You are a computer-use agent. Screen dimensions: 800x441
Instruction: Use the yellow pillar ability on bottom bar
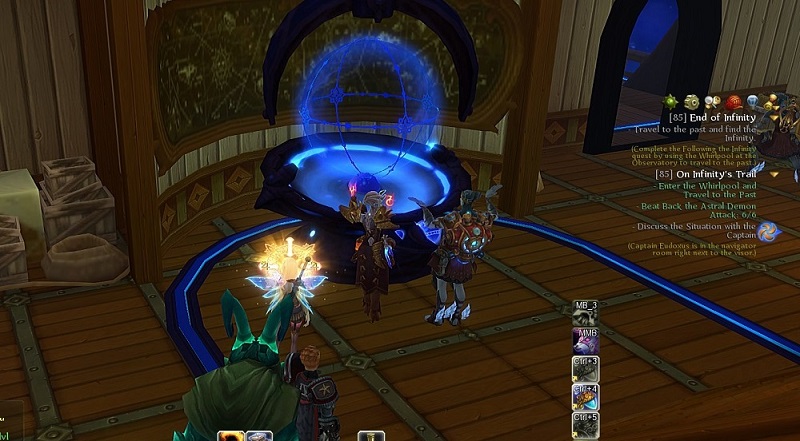pos(372,436)
